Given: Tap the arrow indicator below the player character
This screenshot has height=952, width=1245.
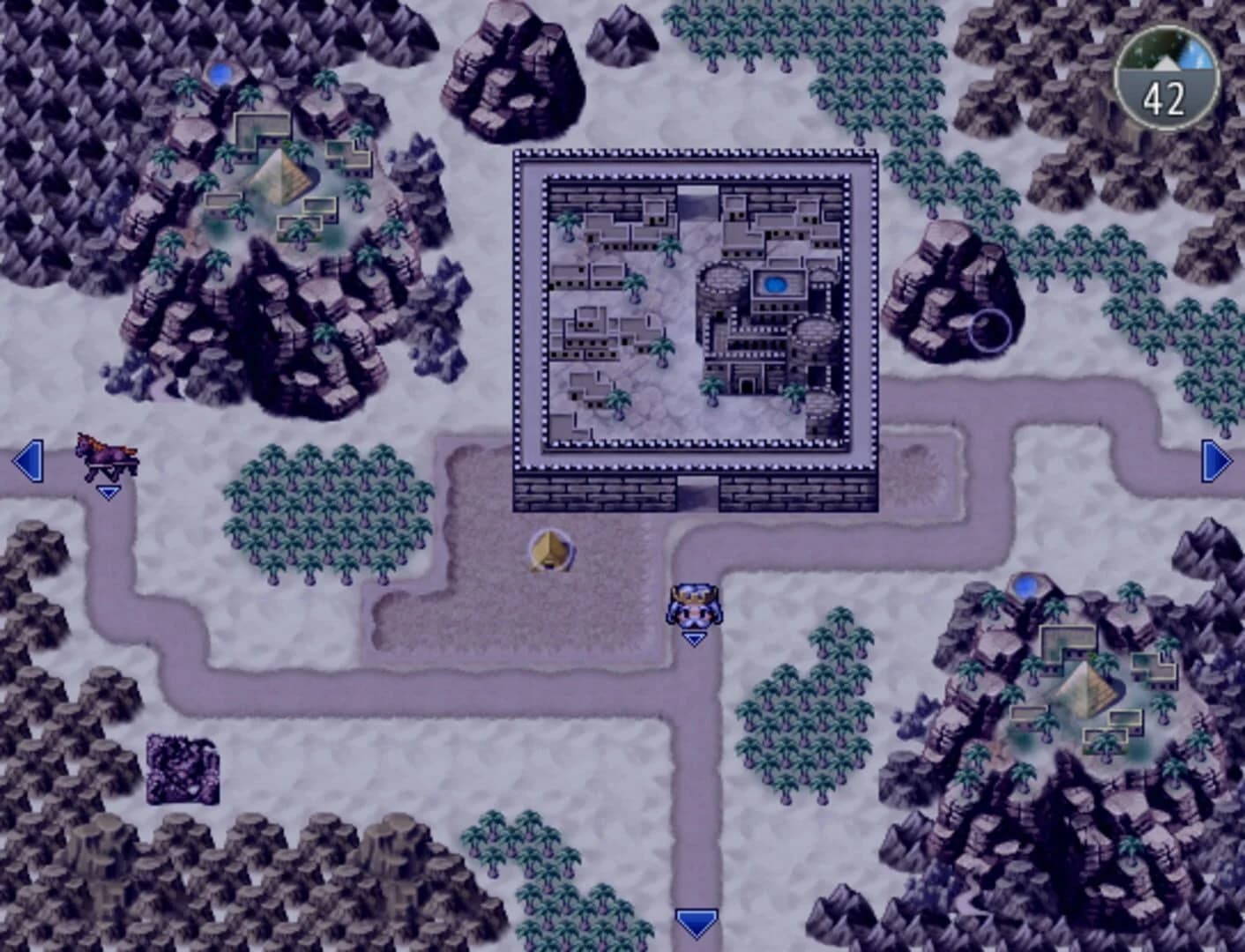Looking at the screenshot, I should pyautogui.click(x=694, y=637).
